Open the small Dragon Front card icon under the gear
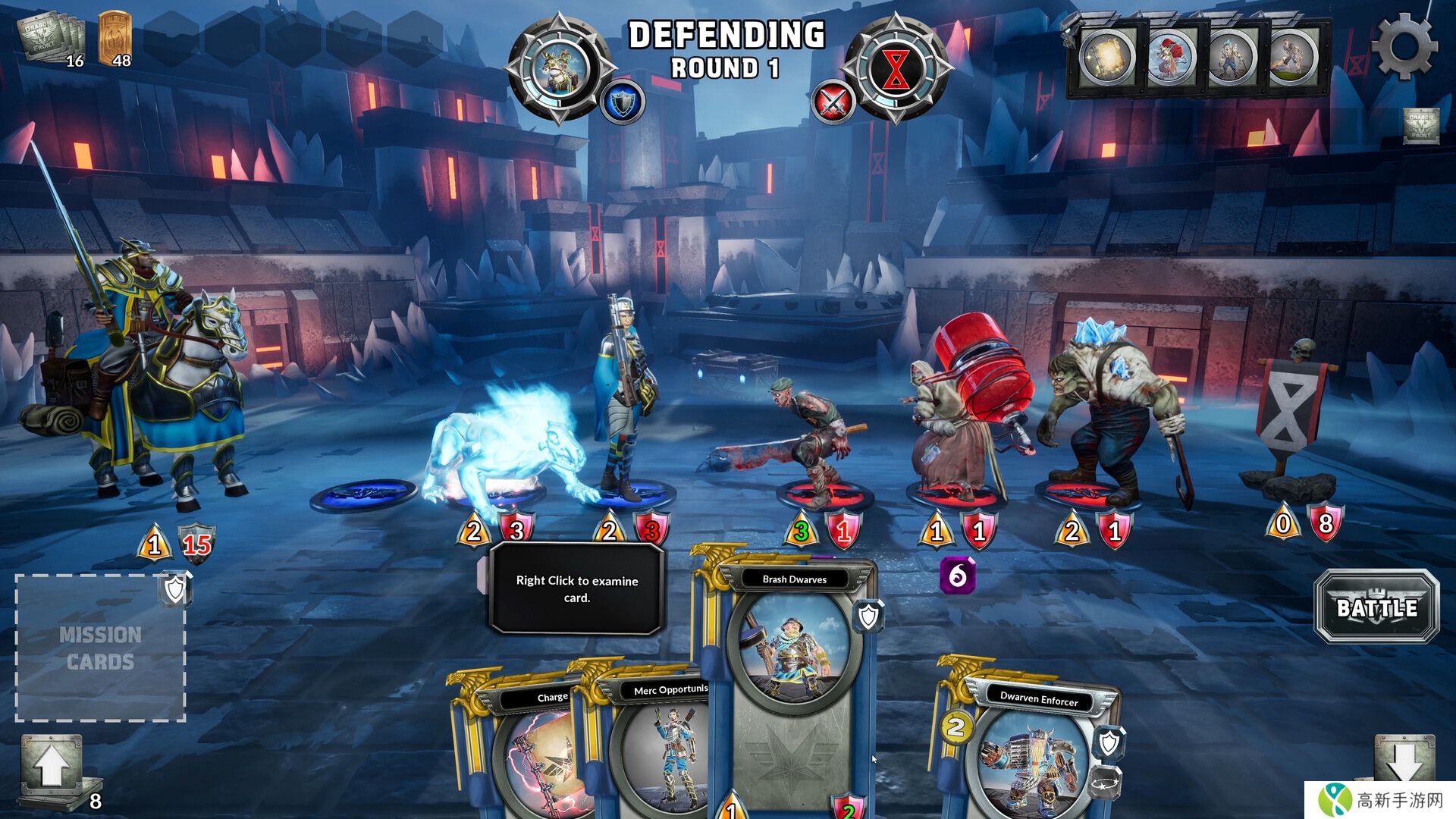The width and height of the screenshot is (1456, 819). coord(1420,126)
